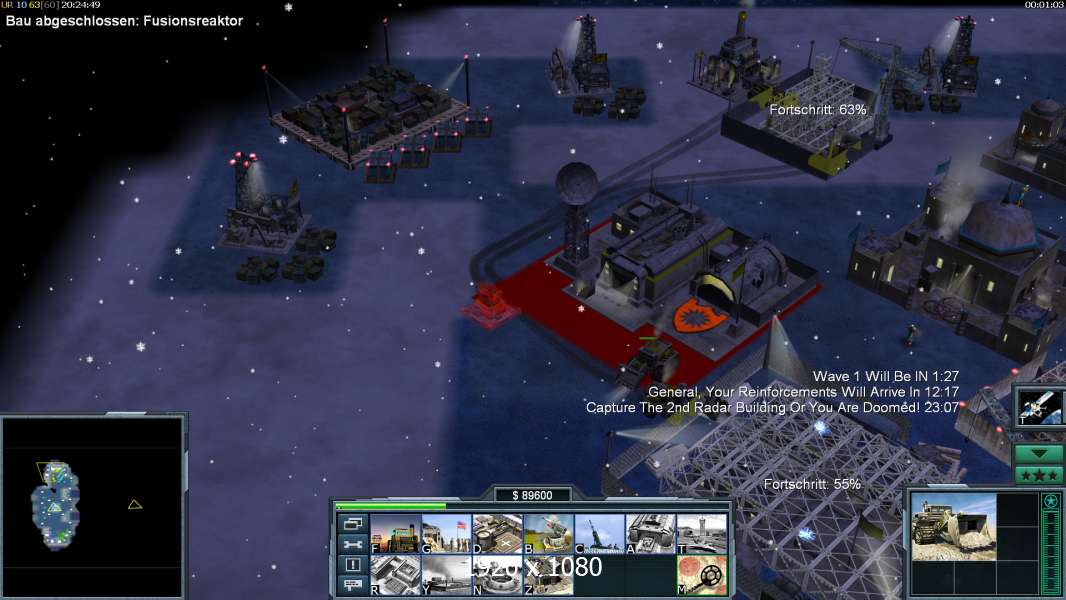Image resolution: width=1066 pixels, height=600 pixels.
Task: Choose the build icon labeled Y
Action: coord(446,575)
